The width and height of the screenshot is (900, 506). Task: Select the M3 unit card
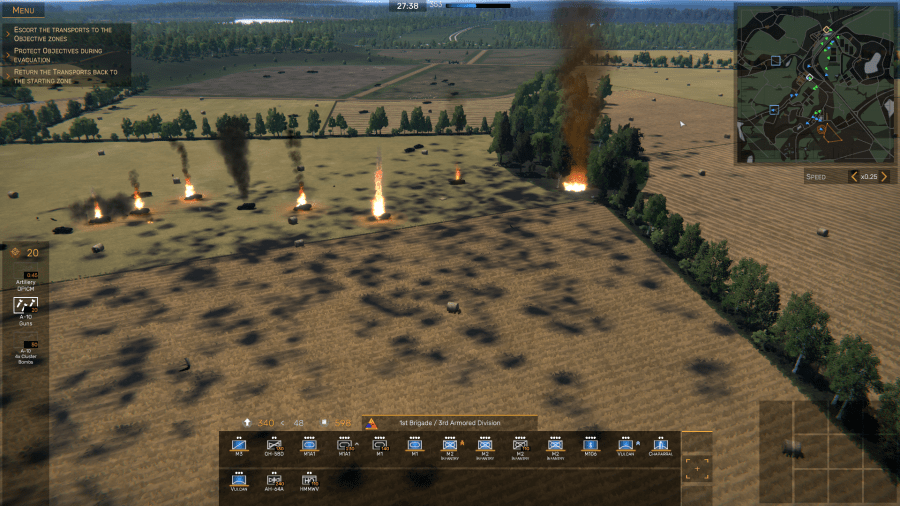coord(239,446)
